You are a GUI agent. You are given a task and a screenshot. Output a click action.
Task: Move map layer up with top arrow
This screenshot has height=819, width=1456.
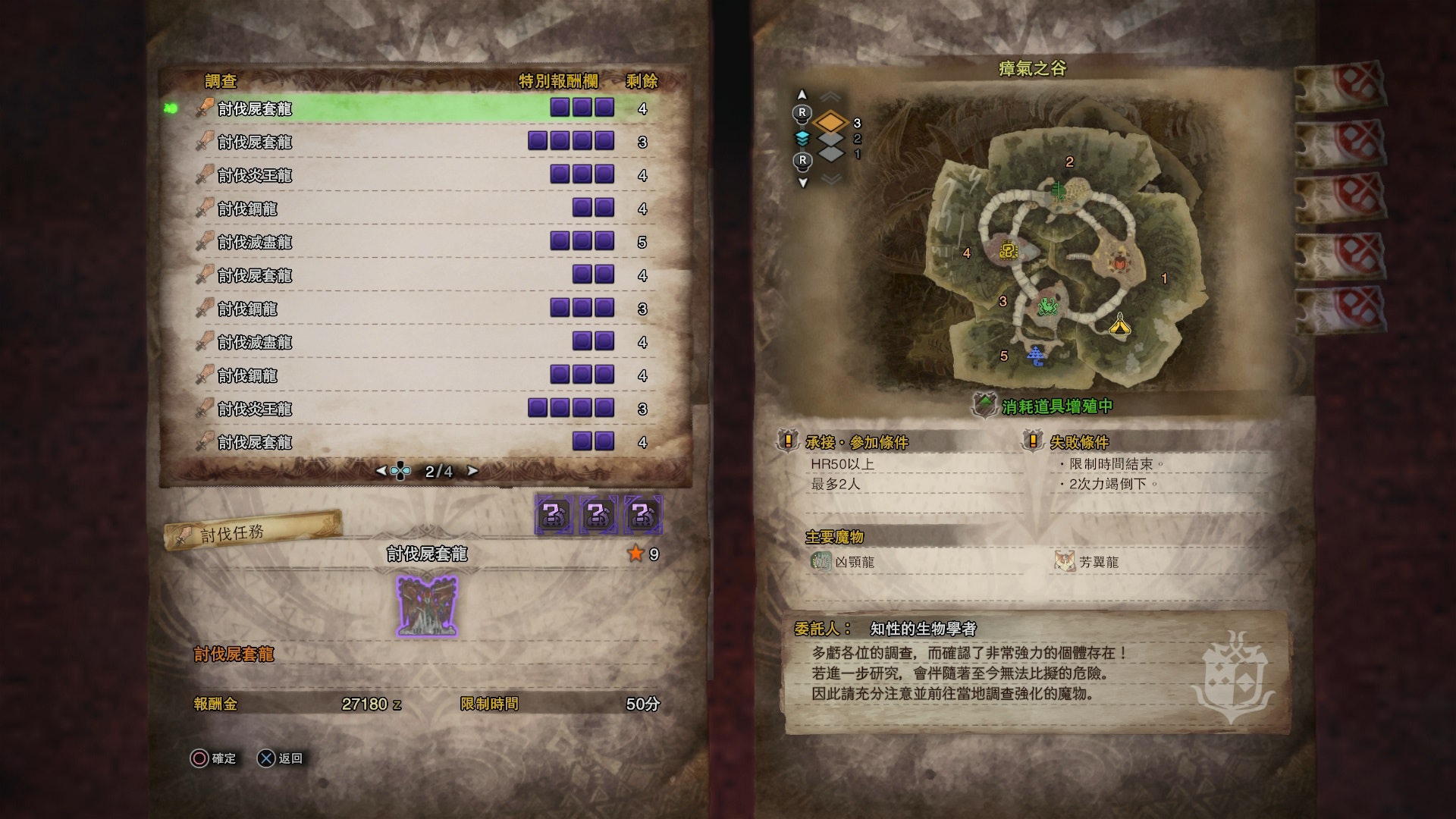click(802, 96)
